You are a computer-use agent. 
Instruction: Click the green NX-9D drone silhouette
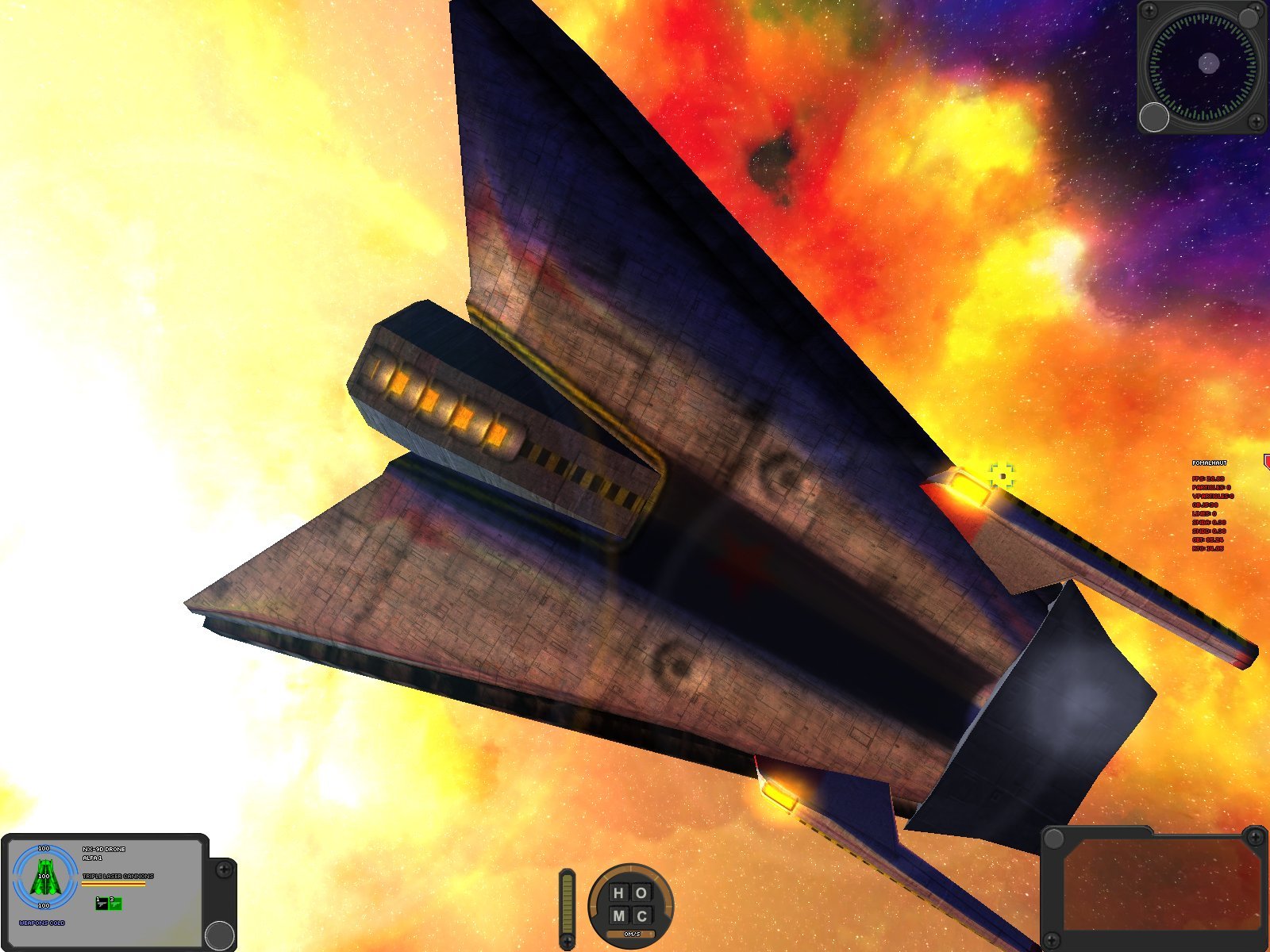(44, 877)
